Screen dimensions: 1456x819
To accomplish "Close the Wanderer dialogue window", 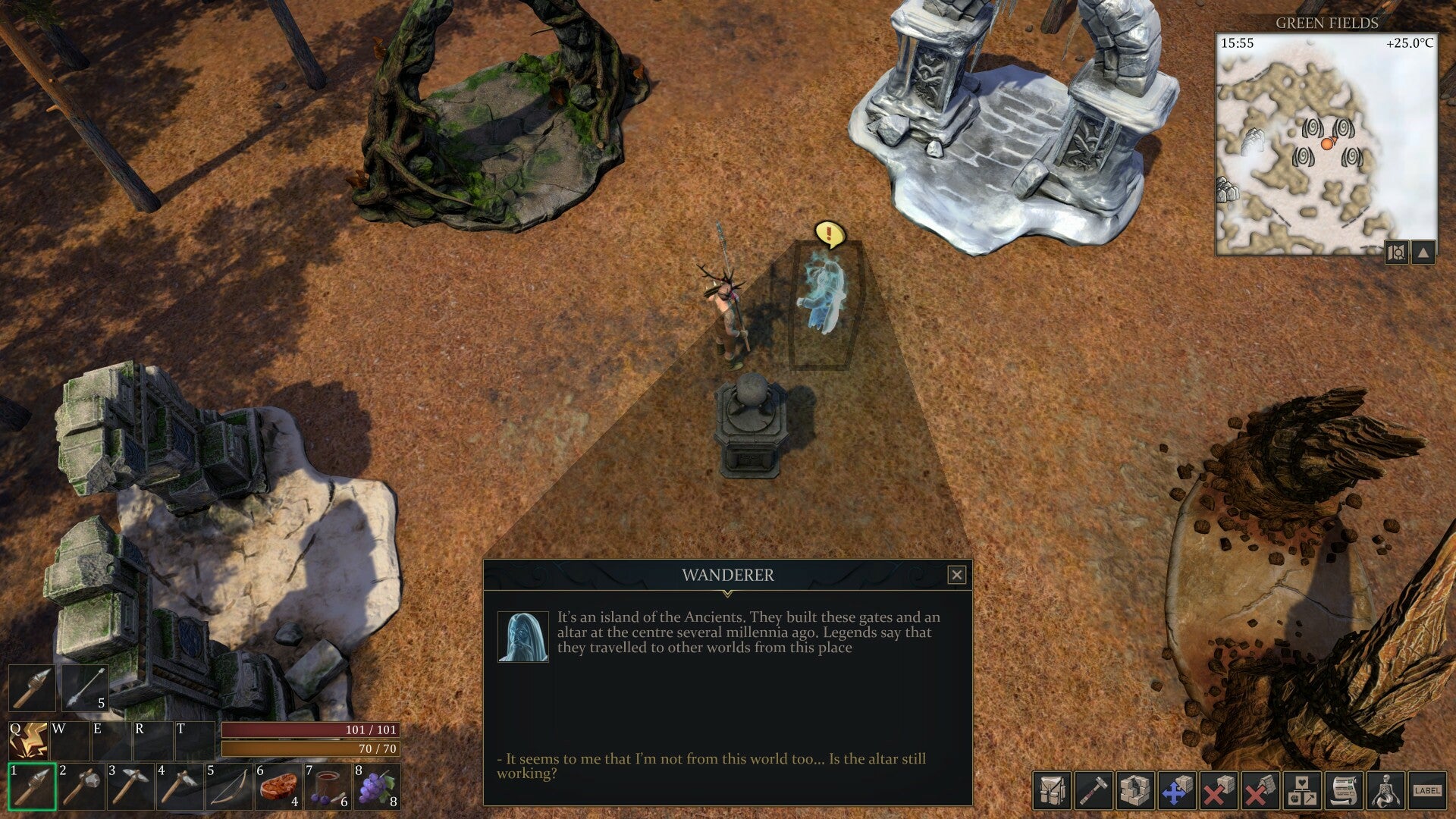I will point(957,576).
